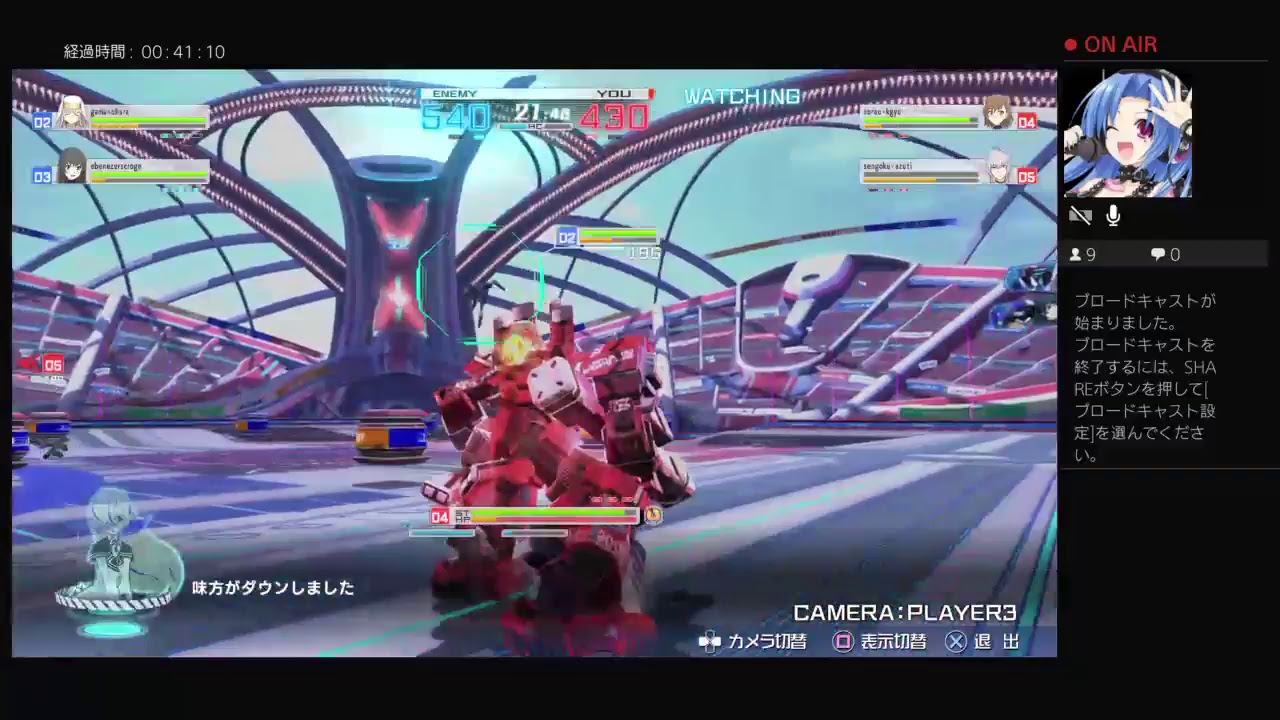Toggle 表示切替 to change HUD display
This screenshot has height=720, width=1280.
point(893,642)
